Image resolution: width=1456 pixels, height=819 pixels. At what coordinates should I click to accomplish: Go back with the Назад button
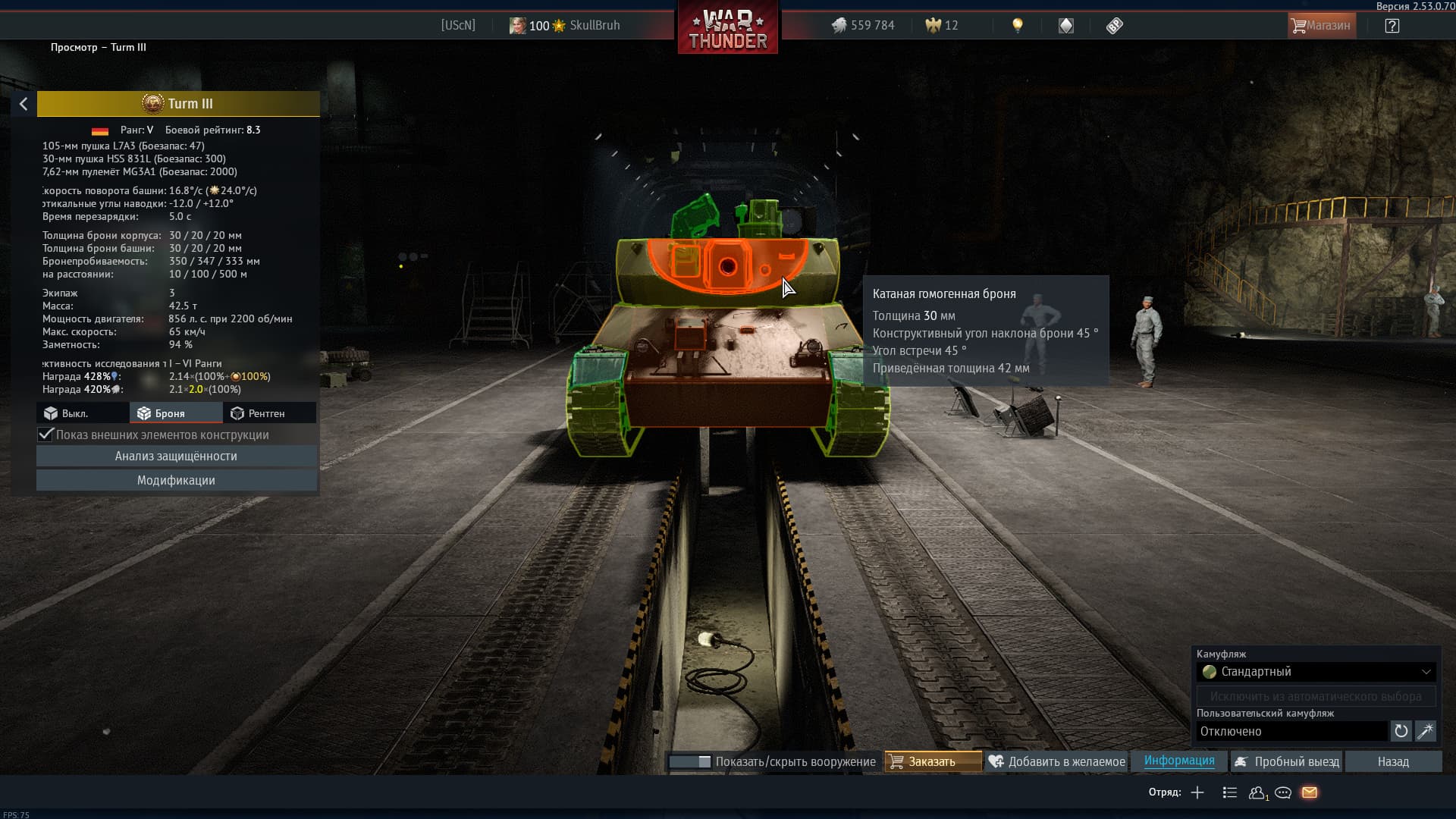(x=1393, y=761)
